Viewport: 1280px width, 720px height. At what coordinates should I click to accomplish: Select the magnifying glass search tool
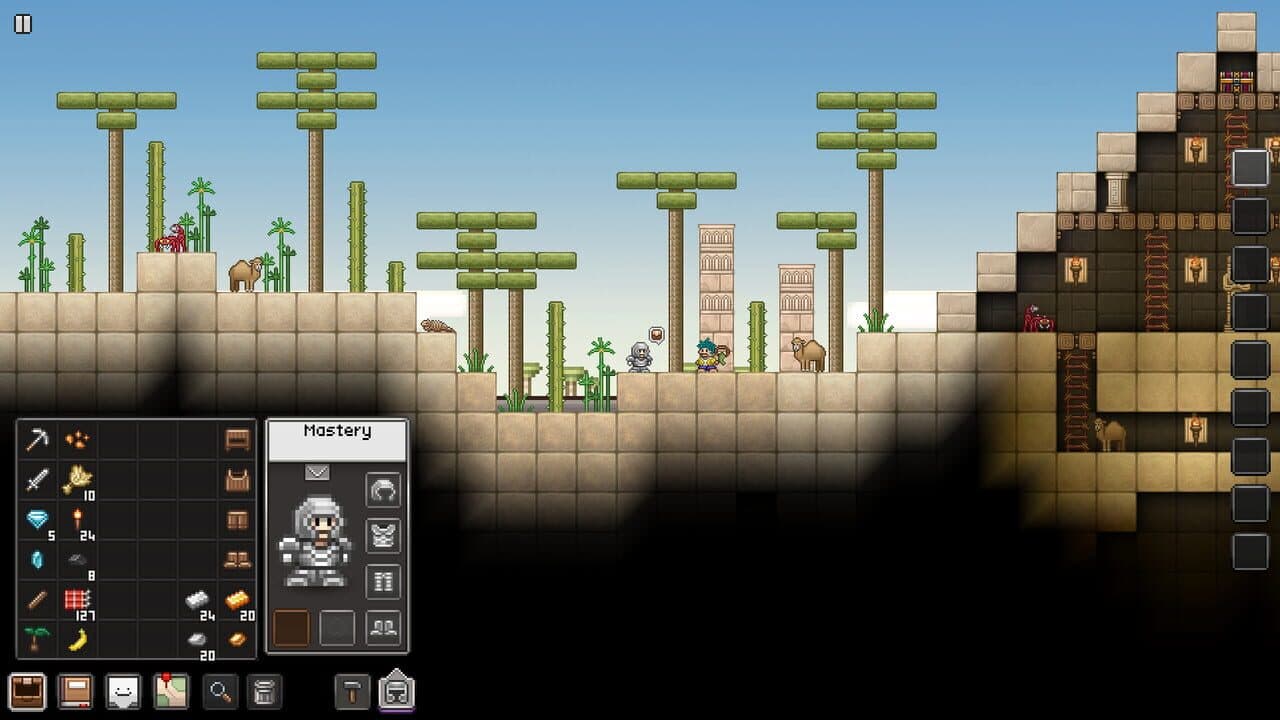click(220, 690)
